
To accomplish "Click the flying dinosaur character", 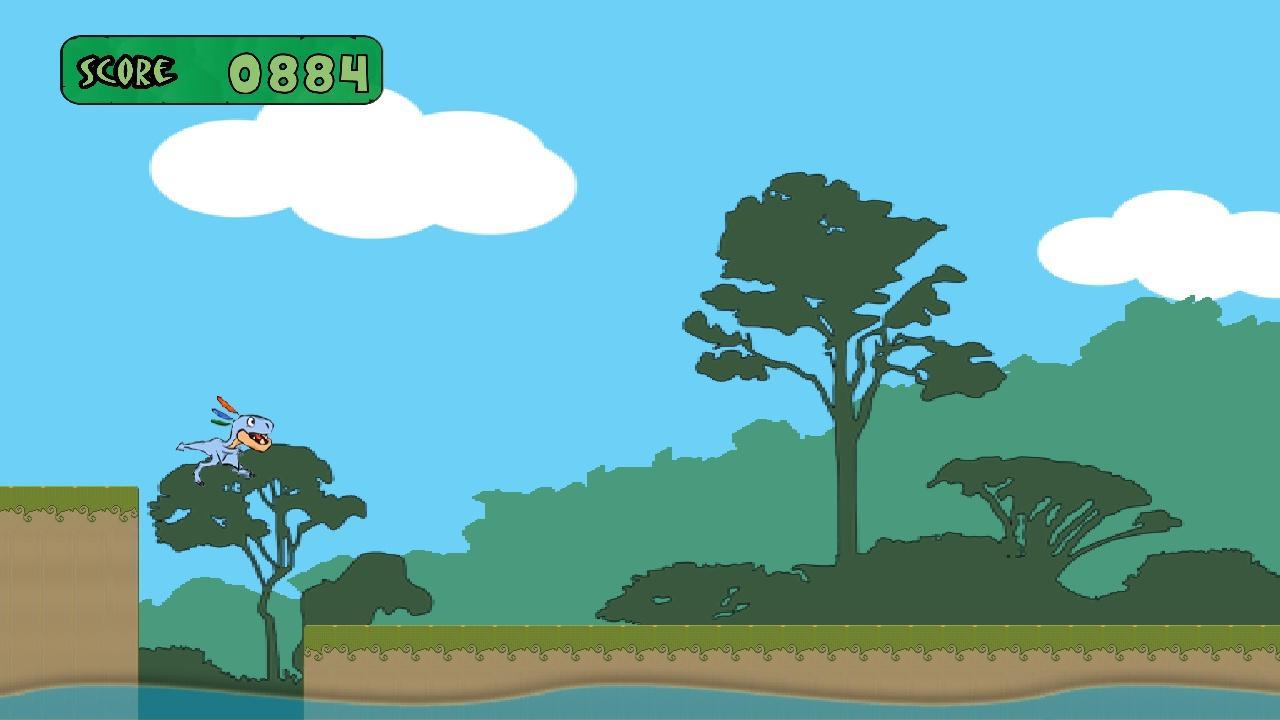I will pyautogui.click(x=228, y=435).
